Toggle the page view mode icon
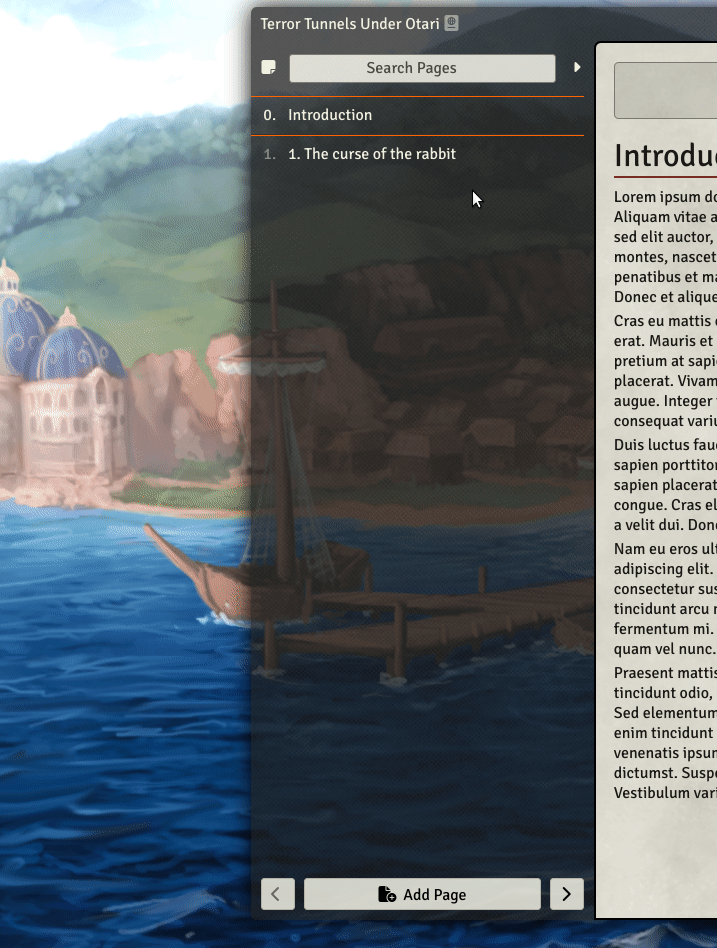717x948 pixels. click(268, 68)
